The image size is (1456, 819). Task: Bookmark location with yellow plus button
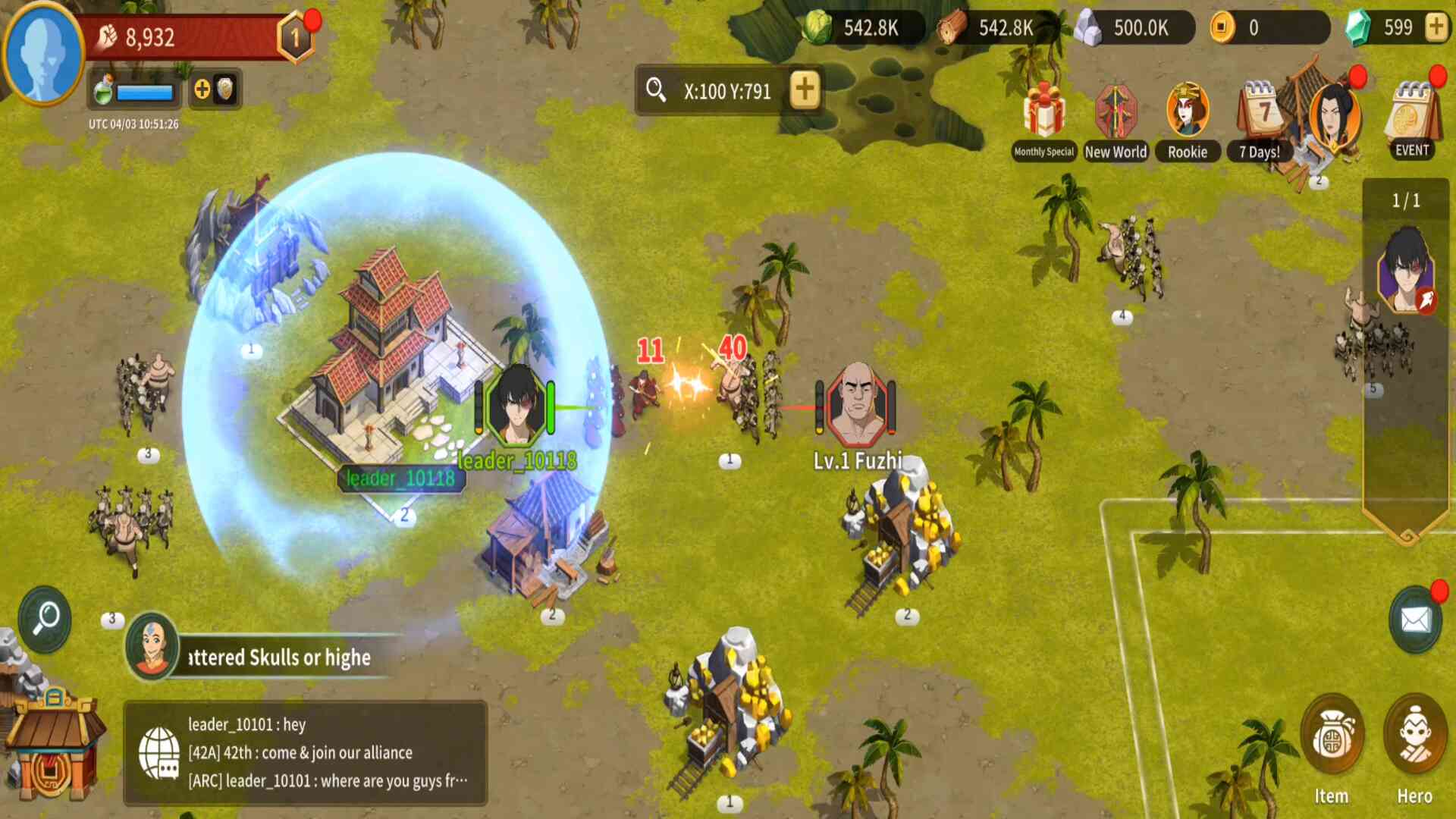coord(805,90)
